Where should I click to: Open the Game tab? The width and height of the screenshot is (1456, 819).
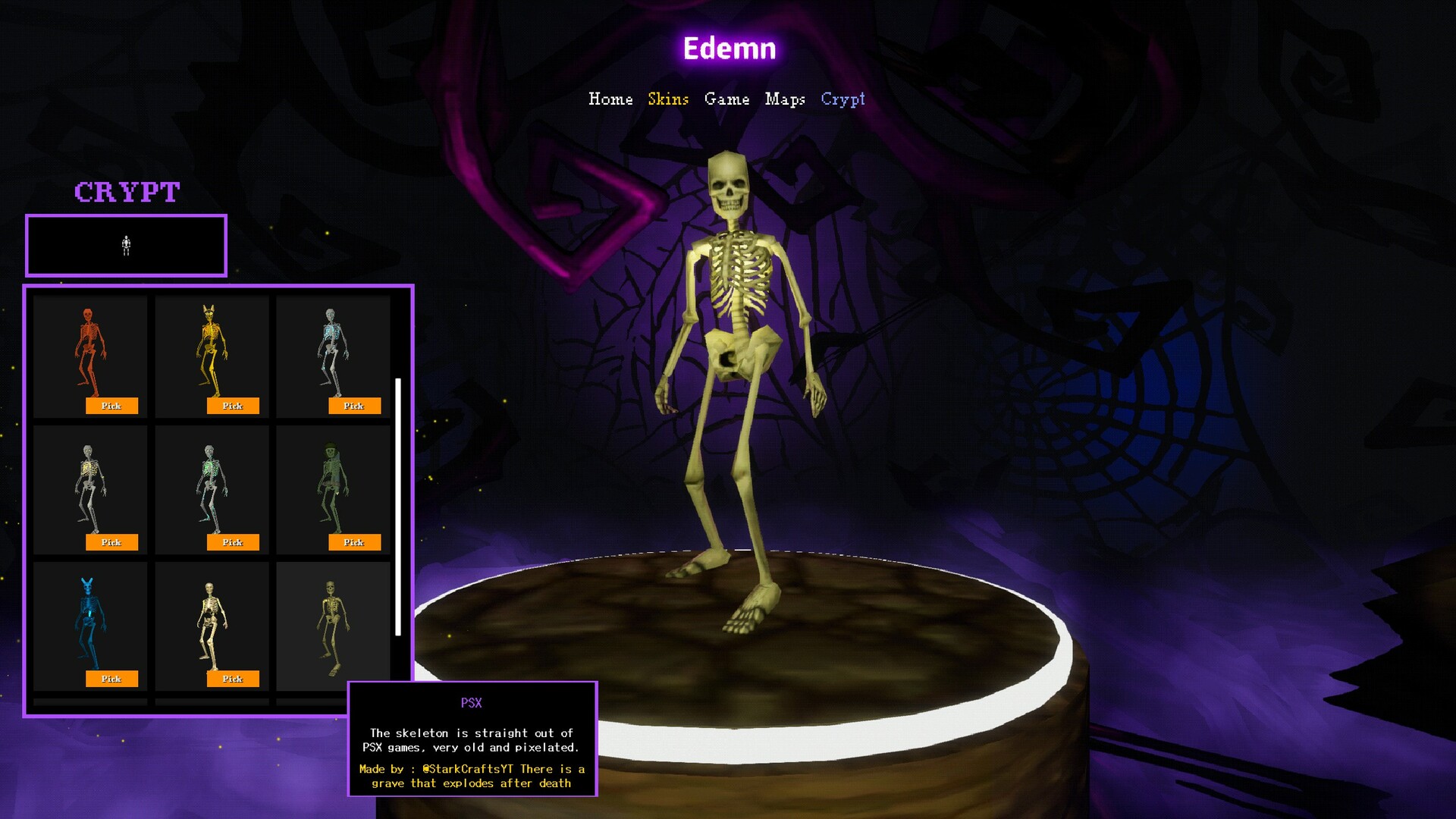point(726,99)
